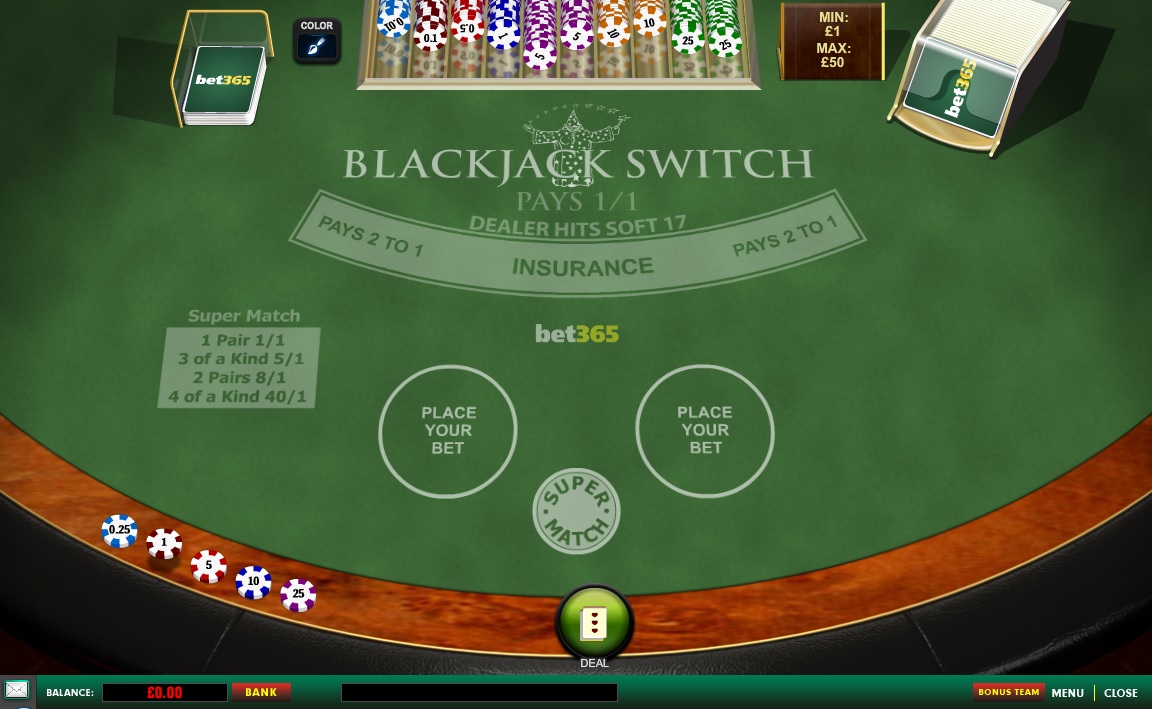The width and height of the screenshot is (1152, 709).
Task: Open the game Menu
Action: click(1067, 693)
